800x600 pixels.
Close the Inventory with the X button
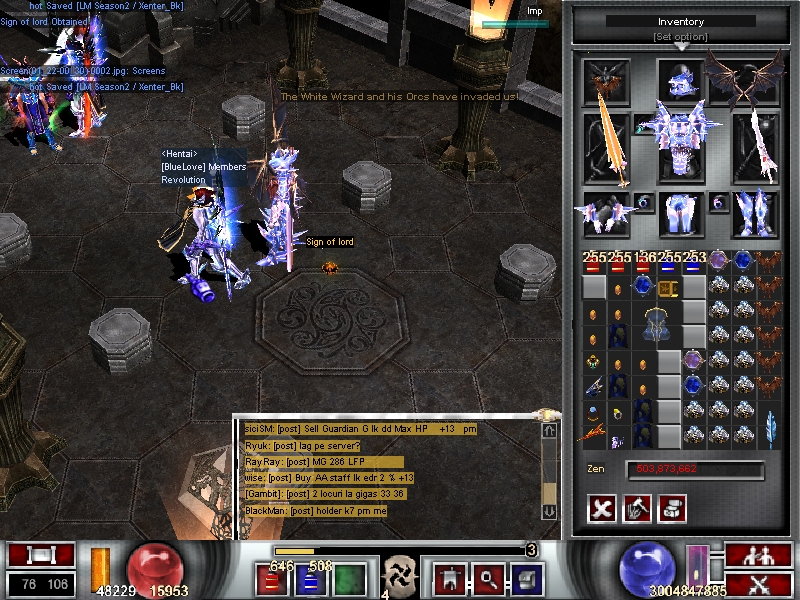602,508
